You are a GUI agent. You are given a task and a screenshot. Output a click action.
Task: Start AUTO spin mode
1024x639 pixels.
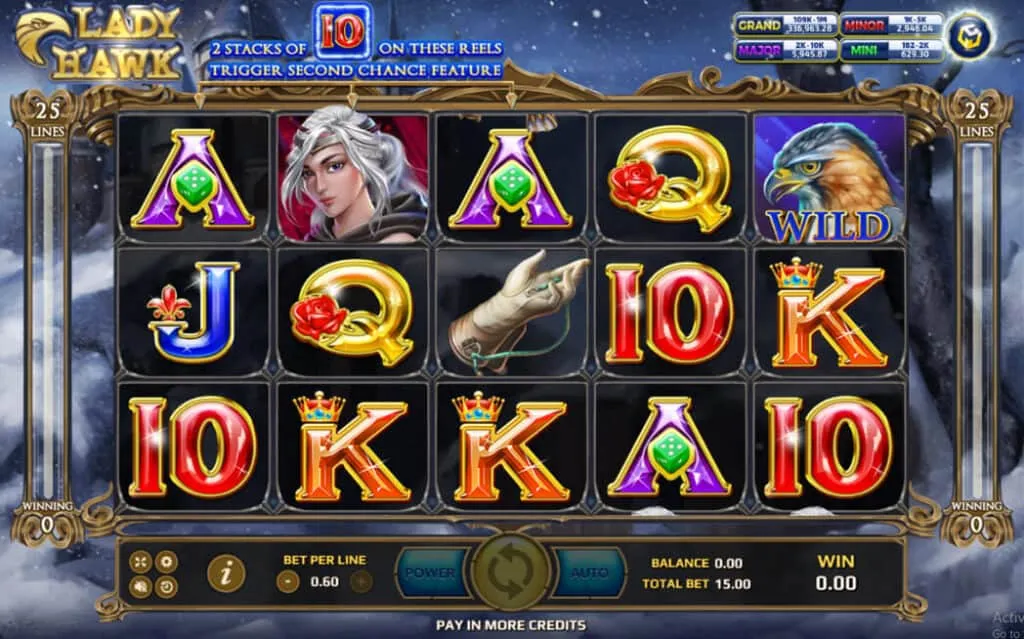click(589, 573)
